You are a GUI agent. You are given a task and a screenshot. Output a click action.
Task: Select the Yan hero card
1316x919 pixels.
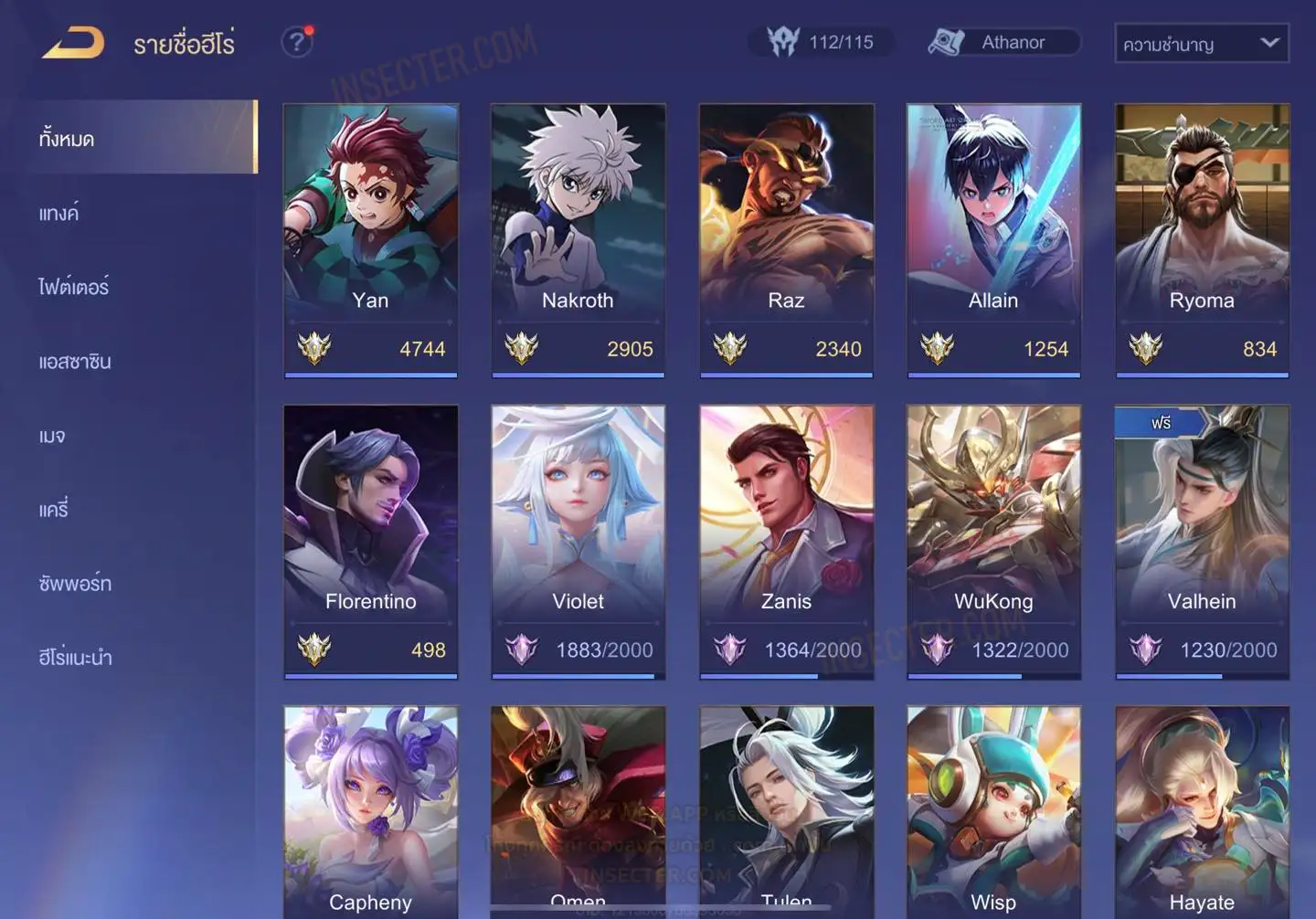[x=370, y=238]
